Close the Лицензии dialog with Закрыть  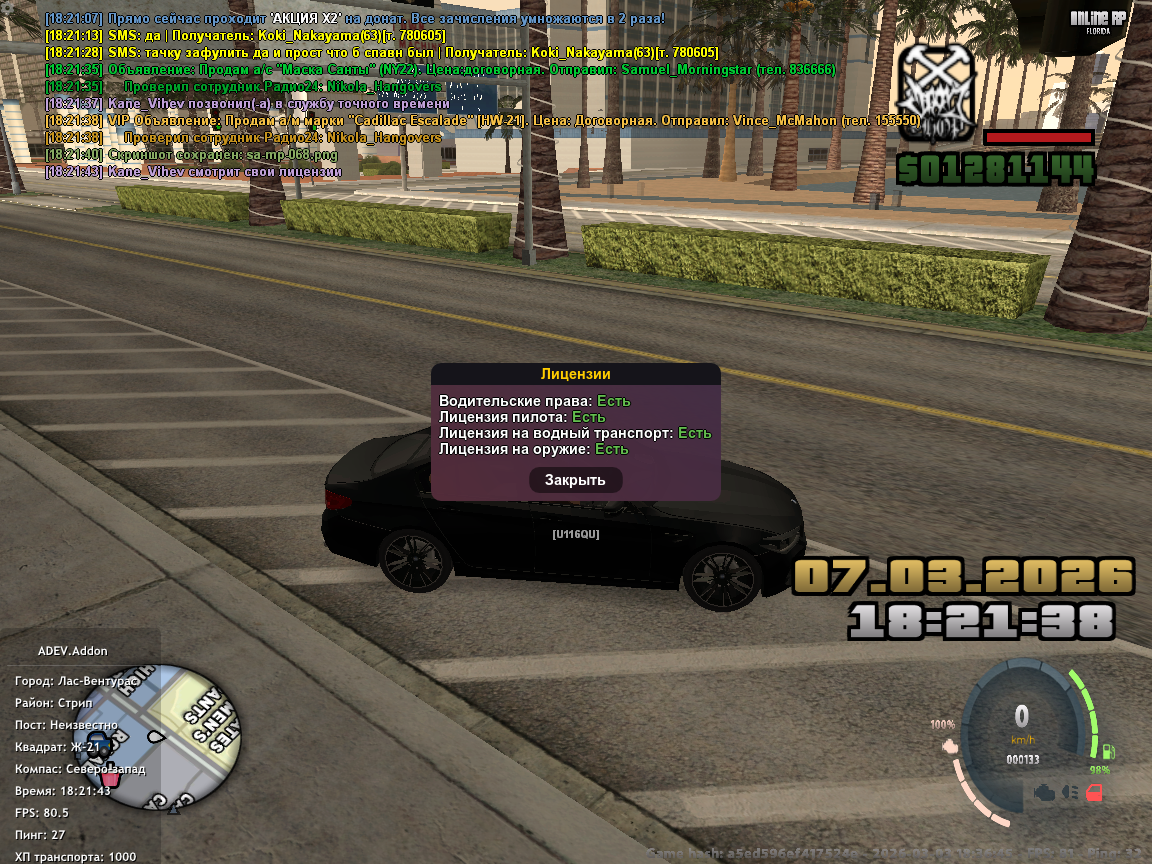click(575, 480)
